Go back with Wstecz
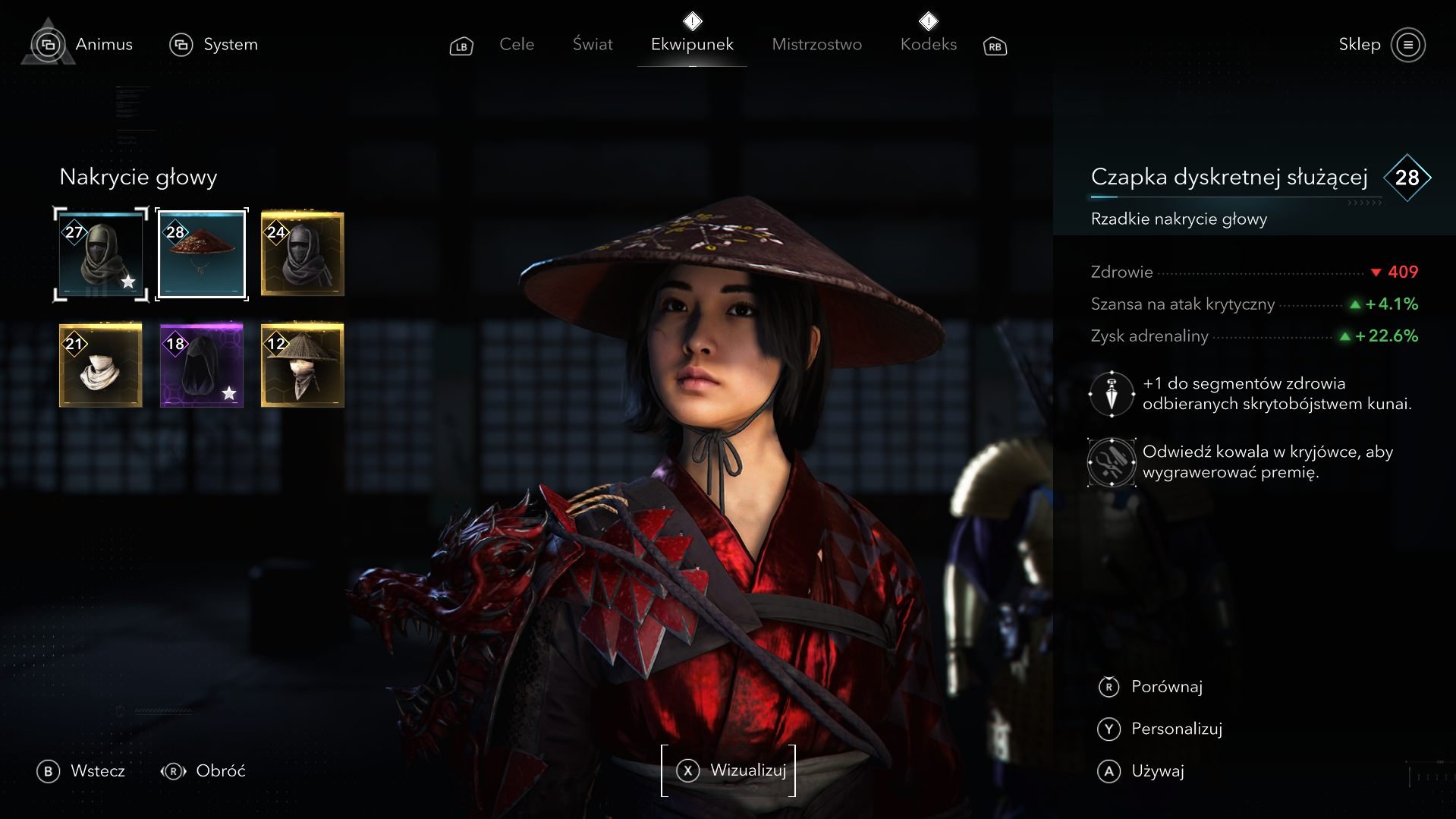Screen dimensions: 1456x819 coord(81,771)
